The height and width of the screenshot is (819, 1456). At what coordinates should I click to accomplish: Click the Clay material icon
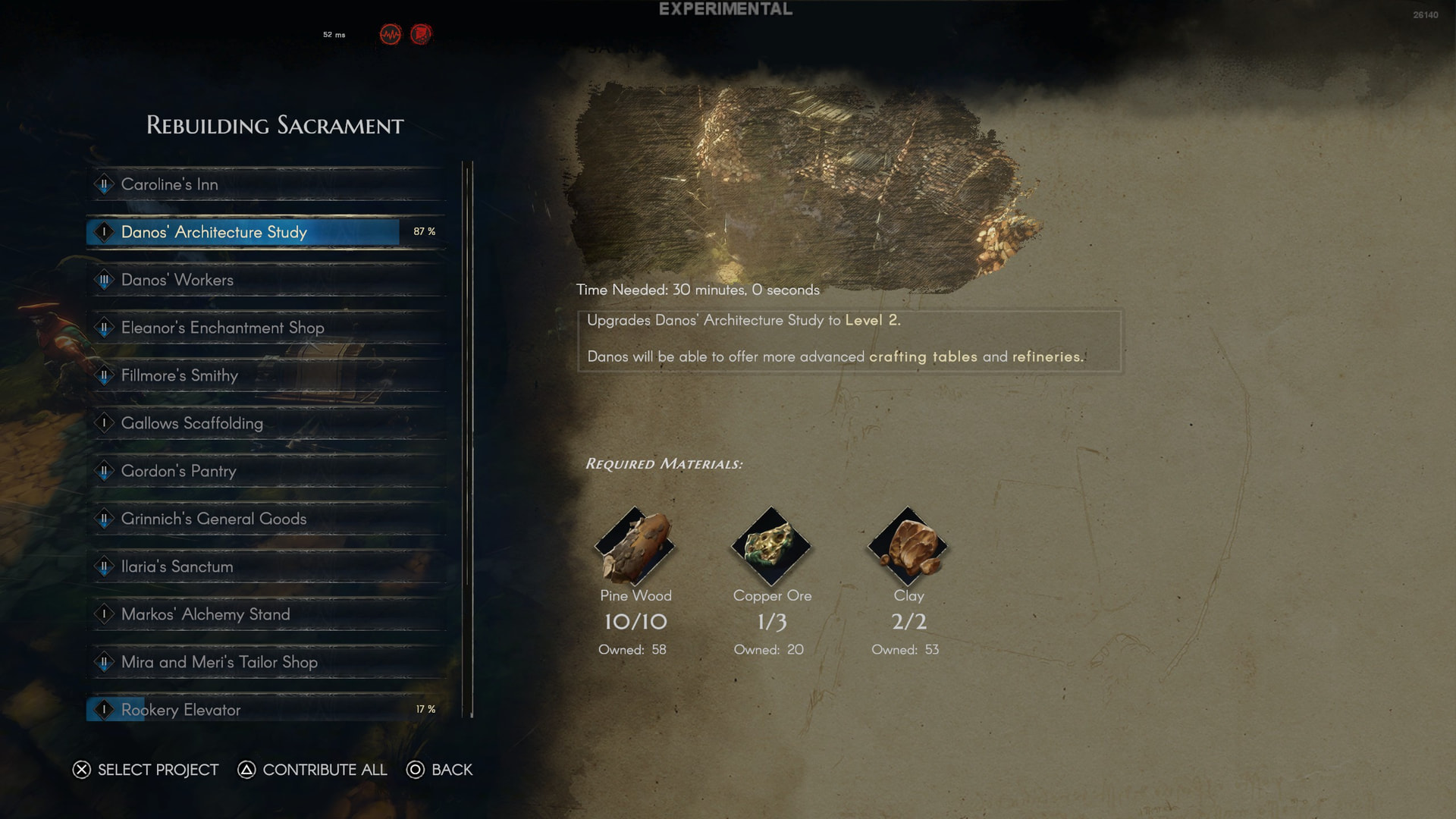click(908, 546)
